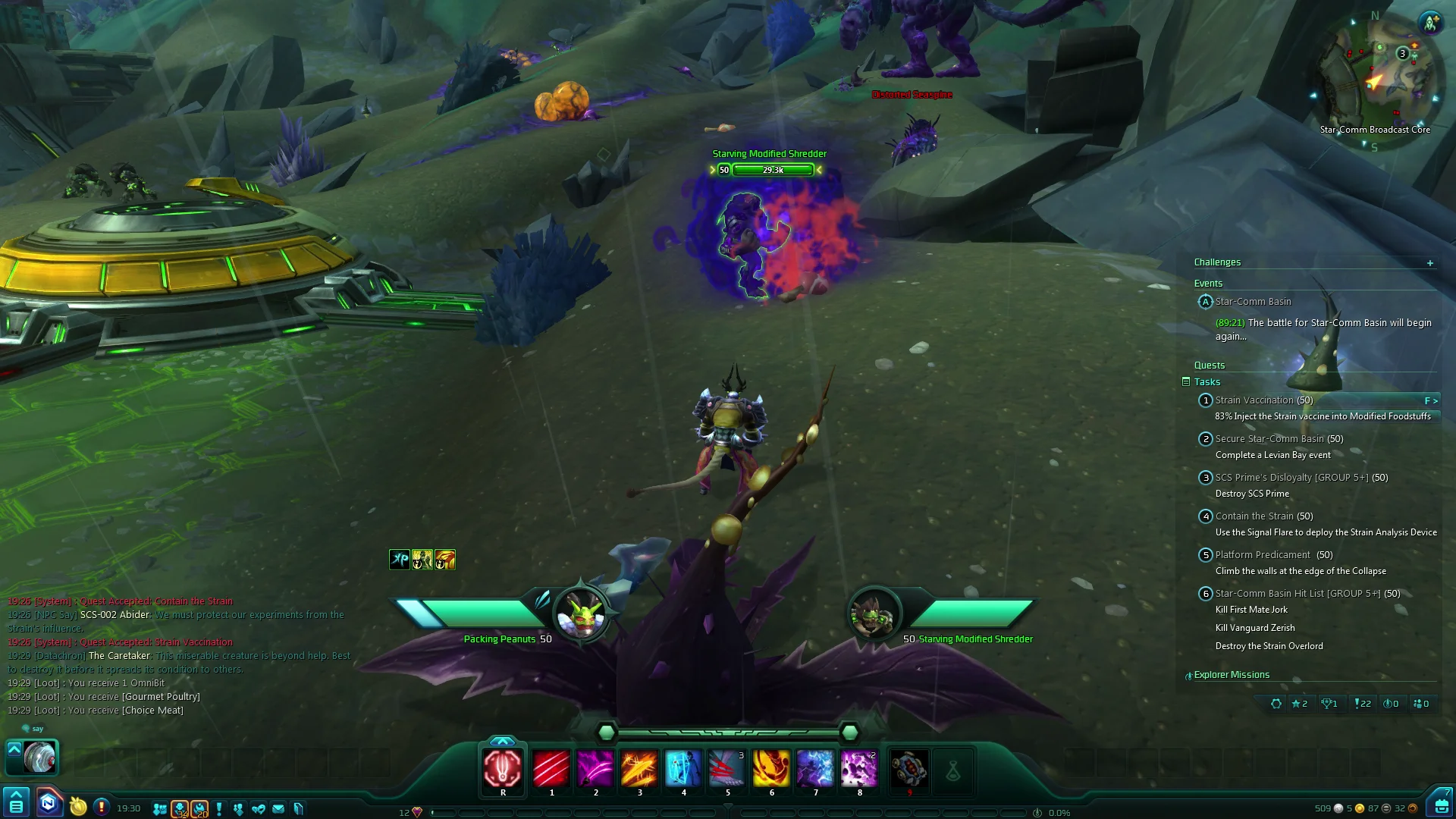Activate the red slash ability in slot 1
The image size is (1456, 819).
[551, 769]
